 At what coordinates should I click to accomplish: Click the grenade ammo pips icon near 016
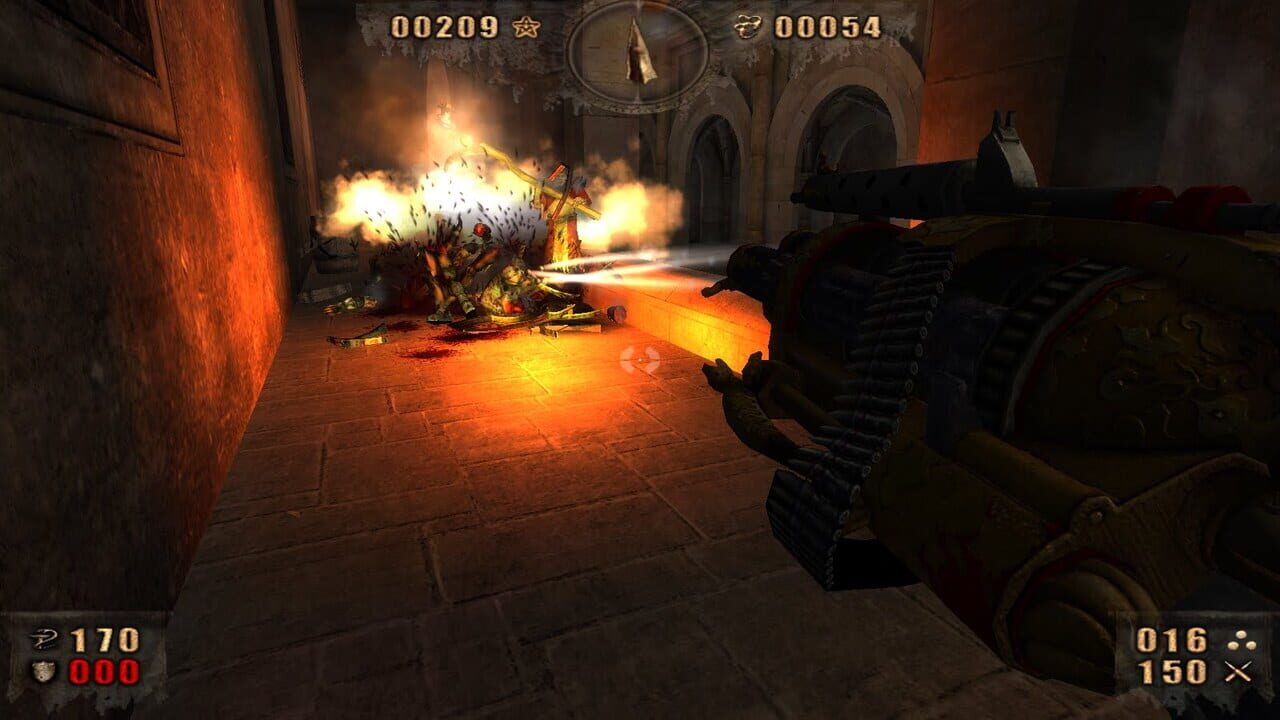coord(1242,640)
